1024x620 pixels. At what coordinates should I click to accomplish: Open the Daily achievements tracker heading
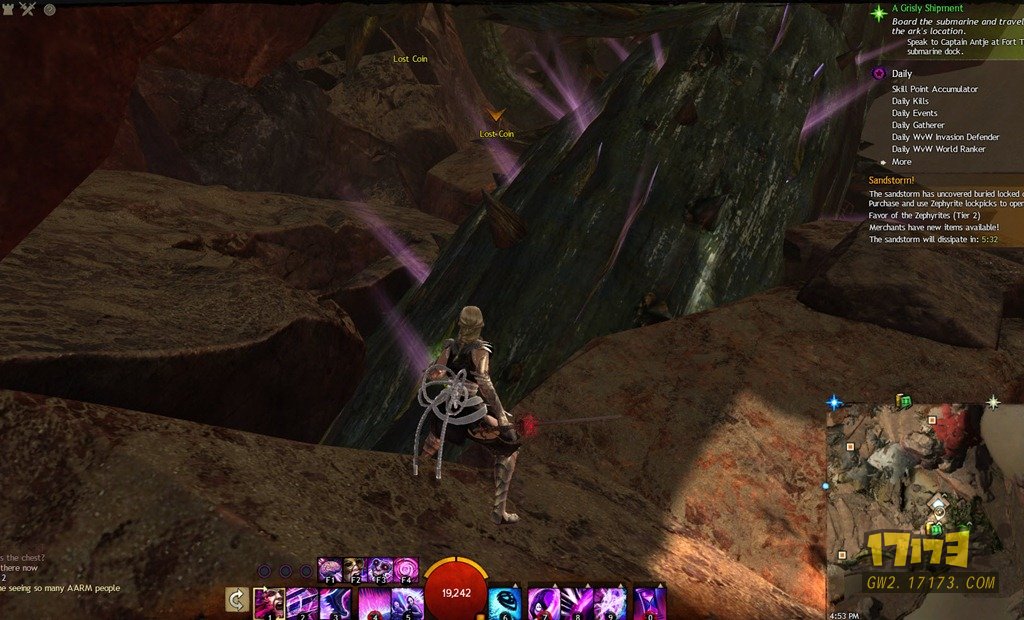pyautogui.click(x=901, y=74)
